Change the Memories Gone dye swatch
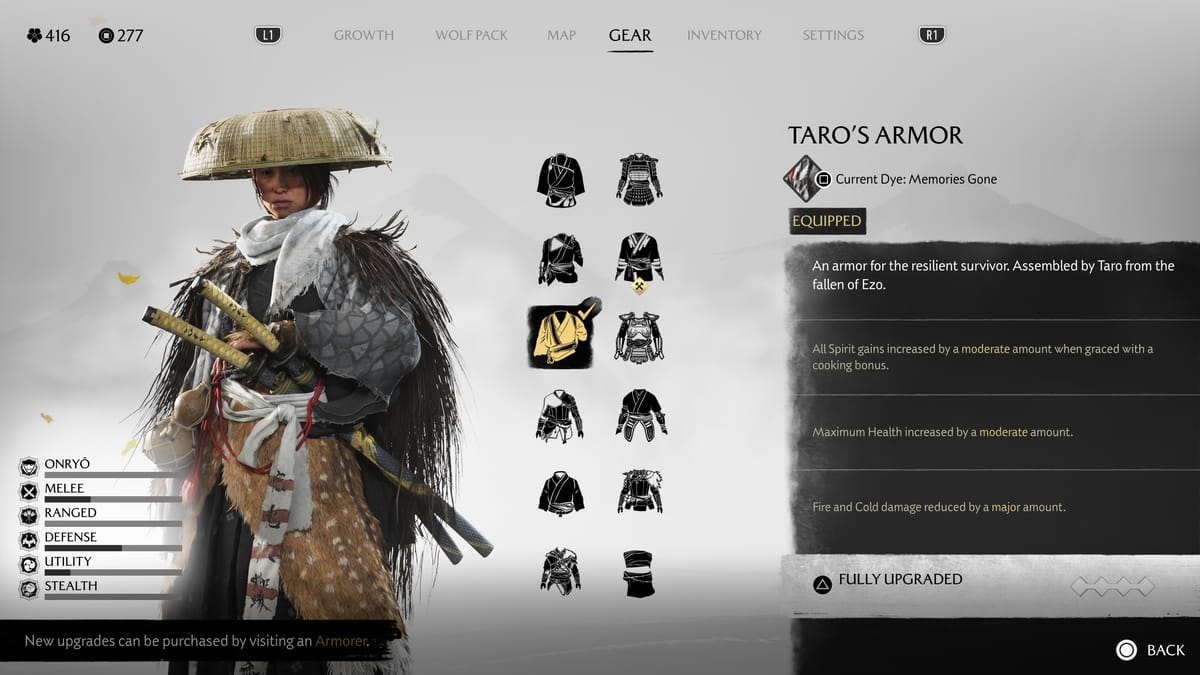The height and width of the screenshot is (675, 1200). 803,179
